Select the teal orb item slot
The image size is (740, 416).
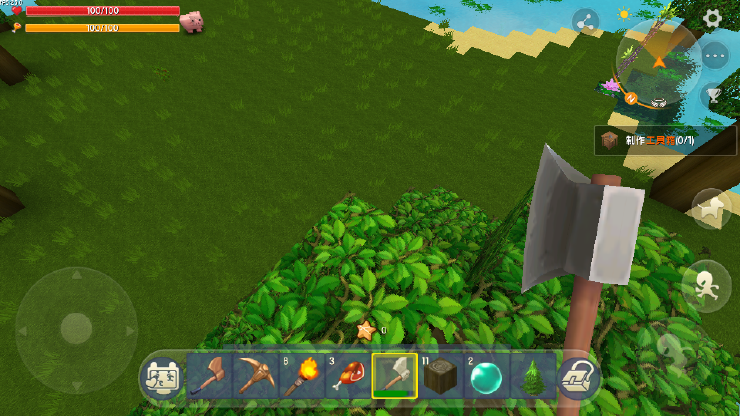(486, 376)
